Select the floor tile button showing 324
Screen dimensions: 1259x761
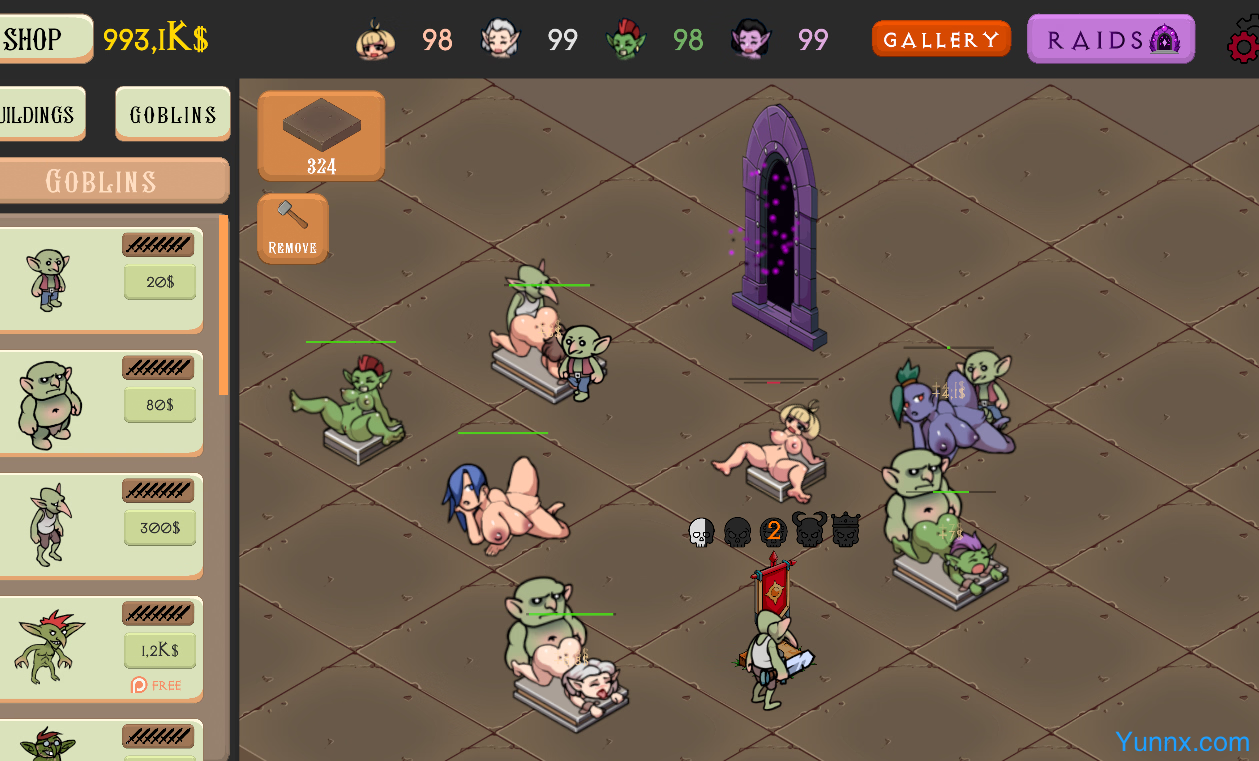321,136
